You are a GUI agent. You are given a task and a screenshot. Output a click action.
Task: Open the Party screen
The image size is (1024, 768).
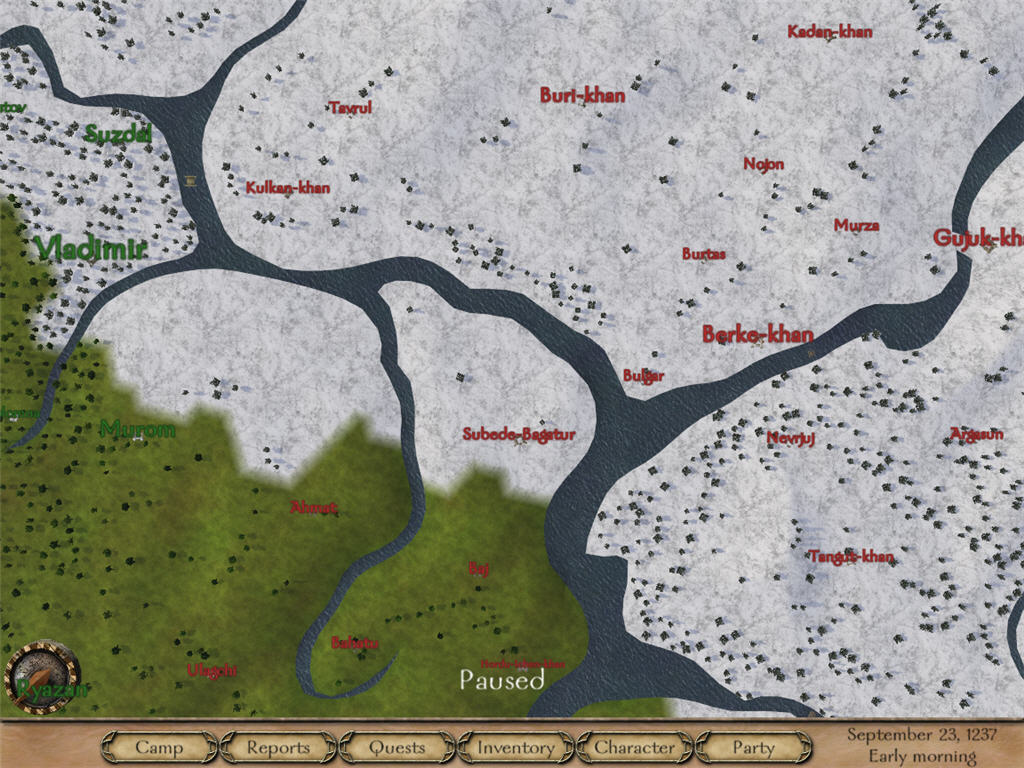pos(753,747)
